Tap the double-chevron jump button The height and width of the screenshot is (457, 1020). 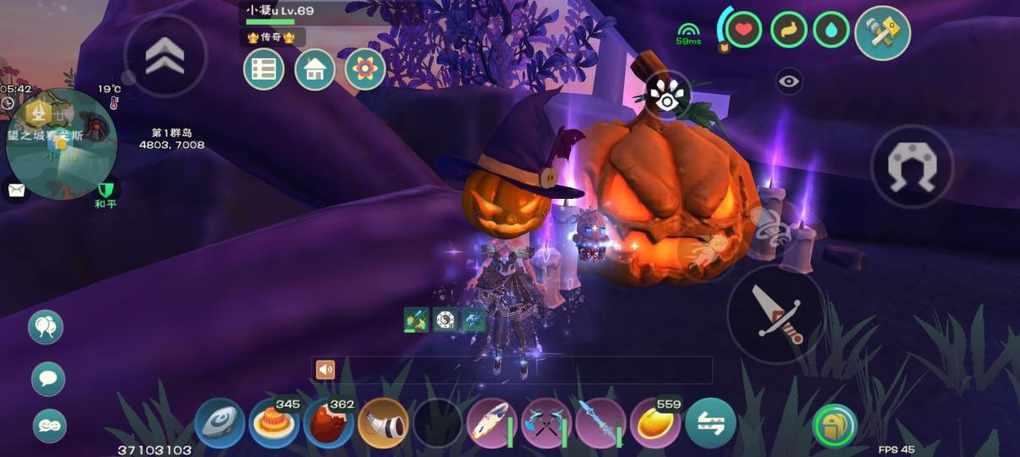point(164,56)
